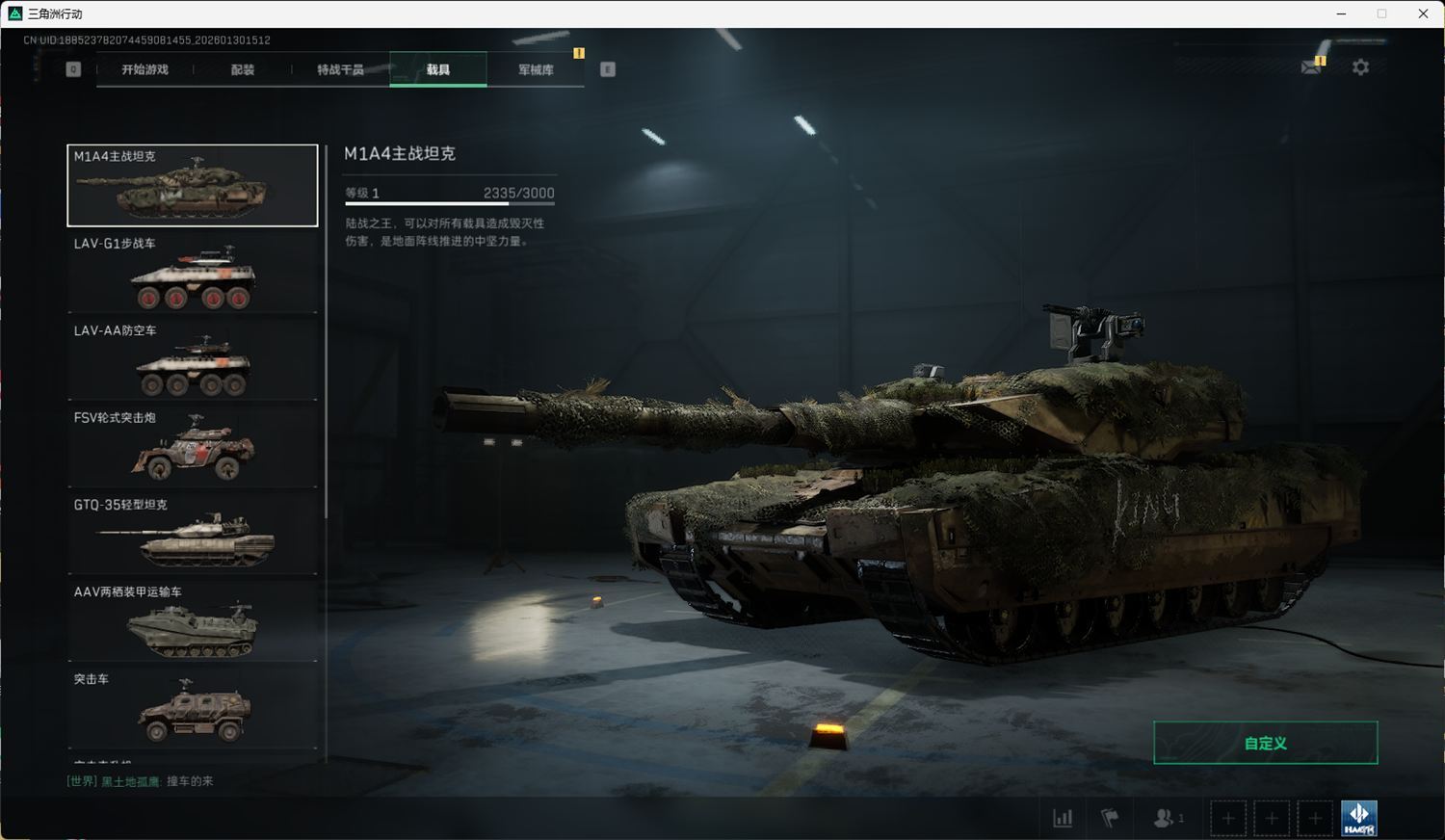Show the statistics bar chart icon
The width and height of the screenshot is (1445, 840).
point(1063,818)
